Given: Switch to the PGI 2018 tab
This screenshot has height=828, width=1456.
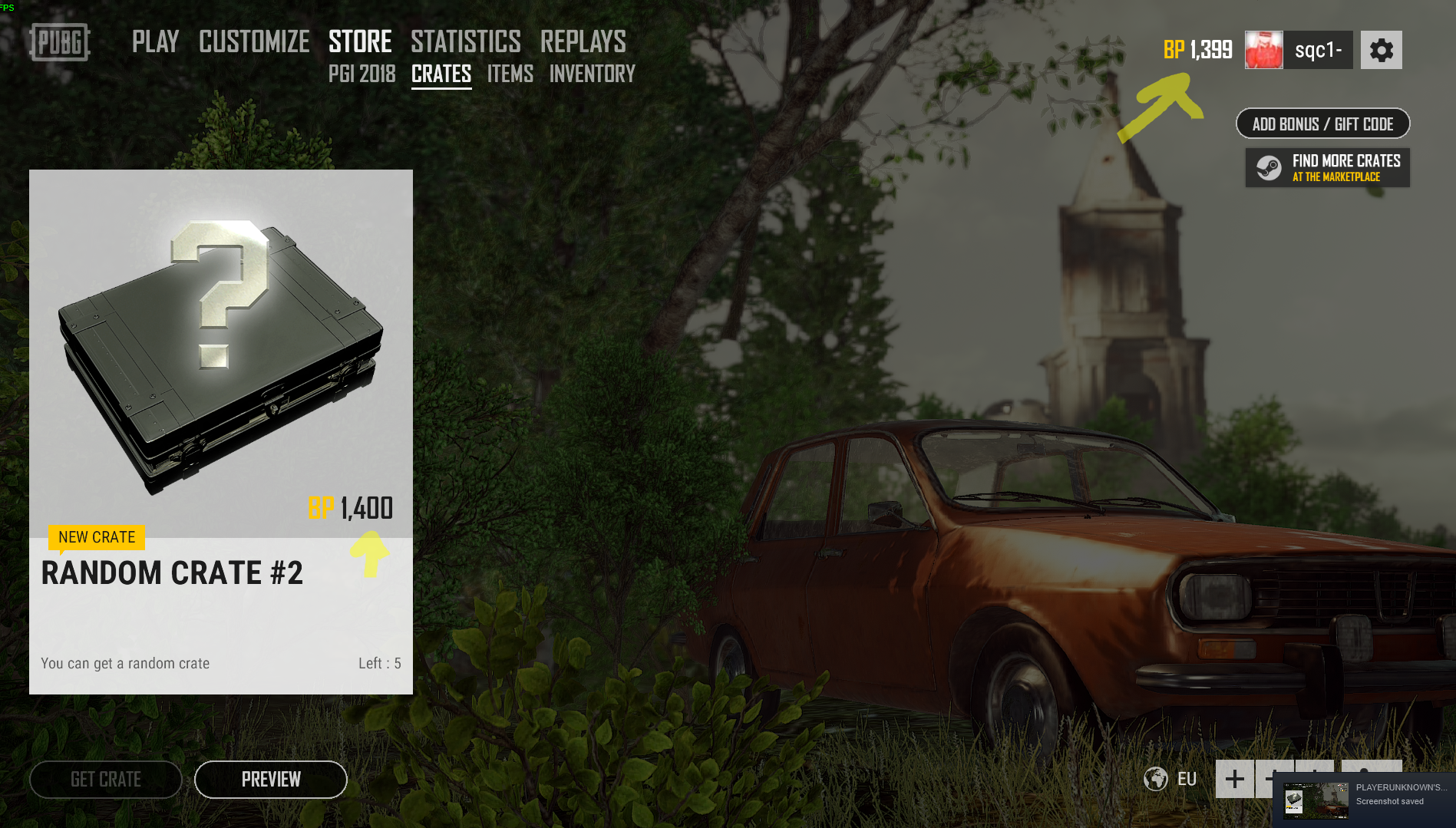Looking at the screenshot, I should 362,74.
